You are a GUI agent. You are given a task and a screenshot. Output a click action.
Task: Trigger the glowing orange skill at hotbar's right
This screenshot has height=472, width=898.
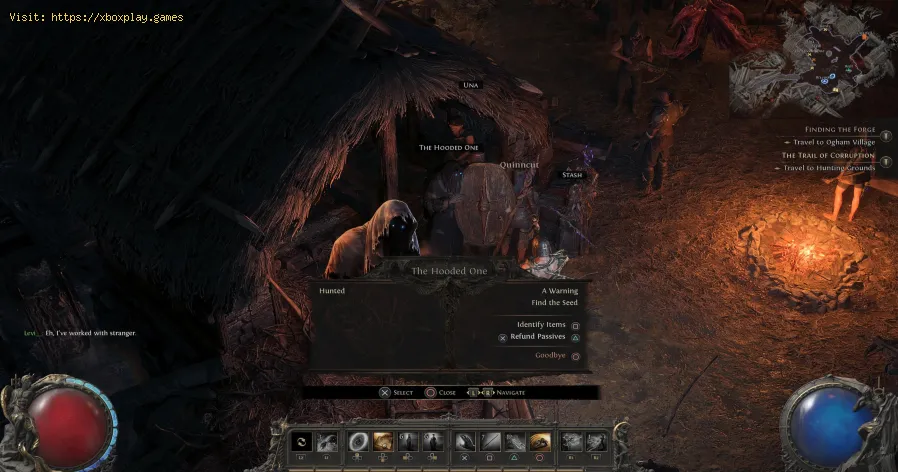tap(541, 442)
